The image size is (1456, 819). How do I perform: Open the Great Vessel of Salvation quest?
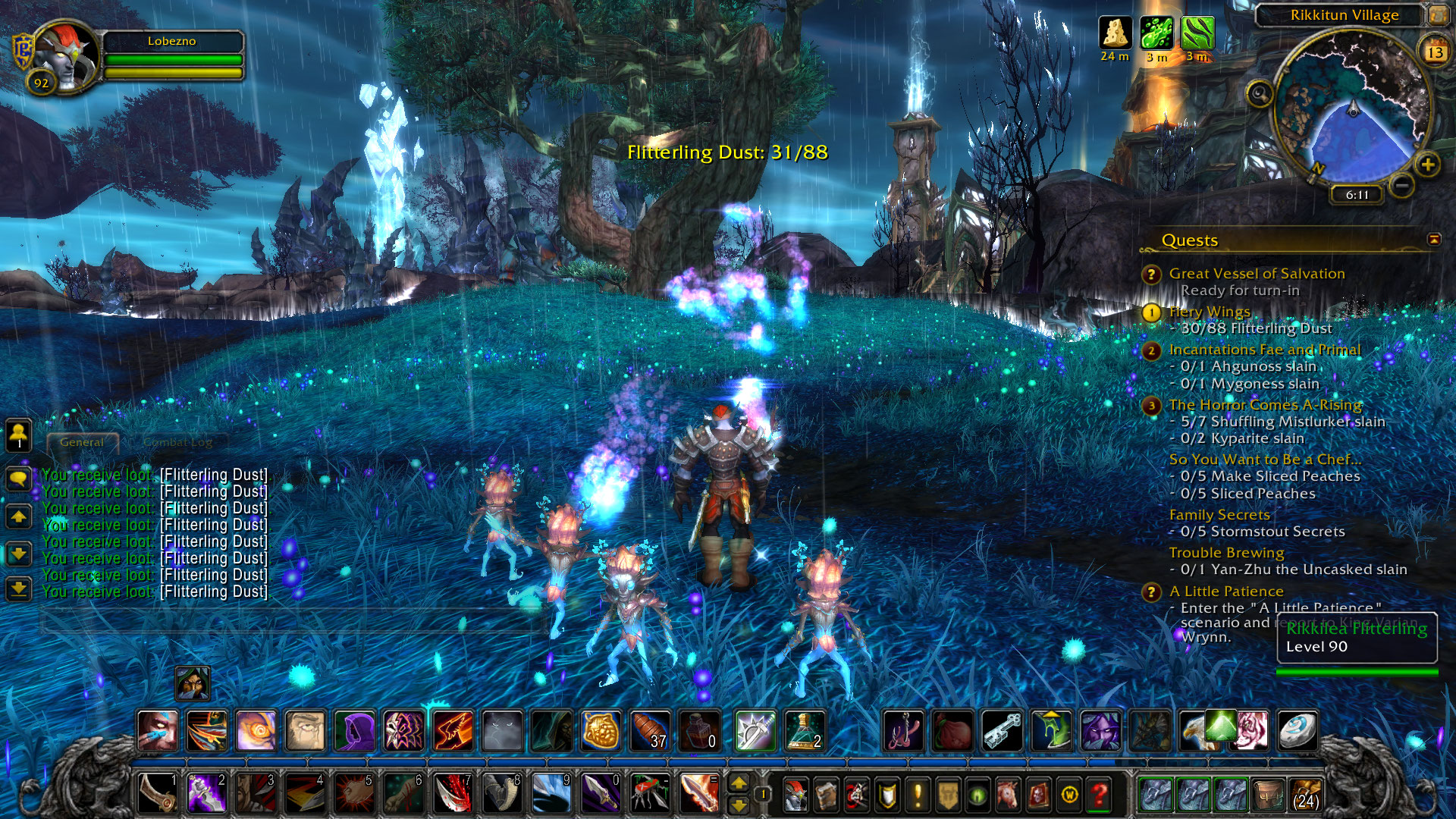point(1257,274)
